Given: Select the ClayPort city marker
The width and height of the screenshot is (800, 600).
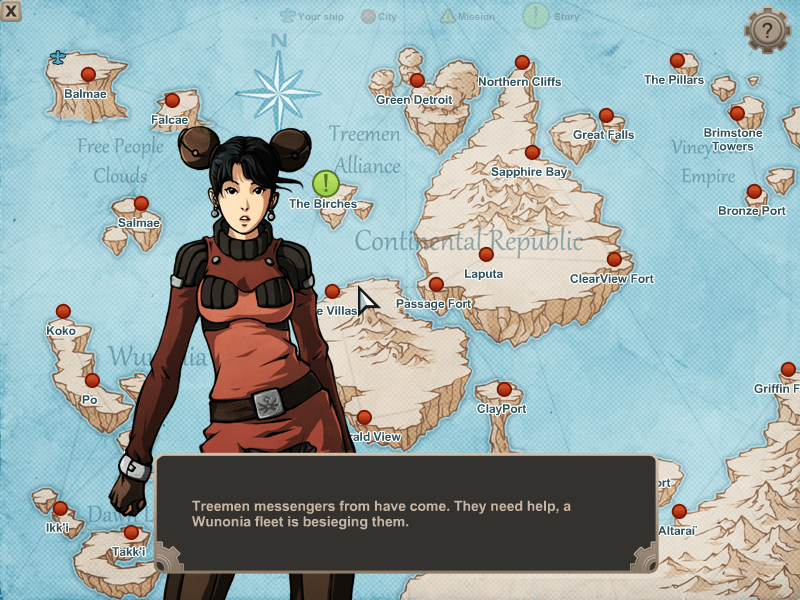Looking at the screenshot, I should [504, 389].
